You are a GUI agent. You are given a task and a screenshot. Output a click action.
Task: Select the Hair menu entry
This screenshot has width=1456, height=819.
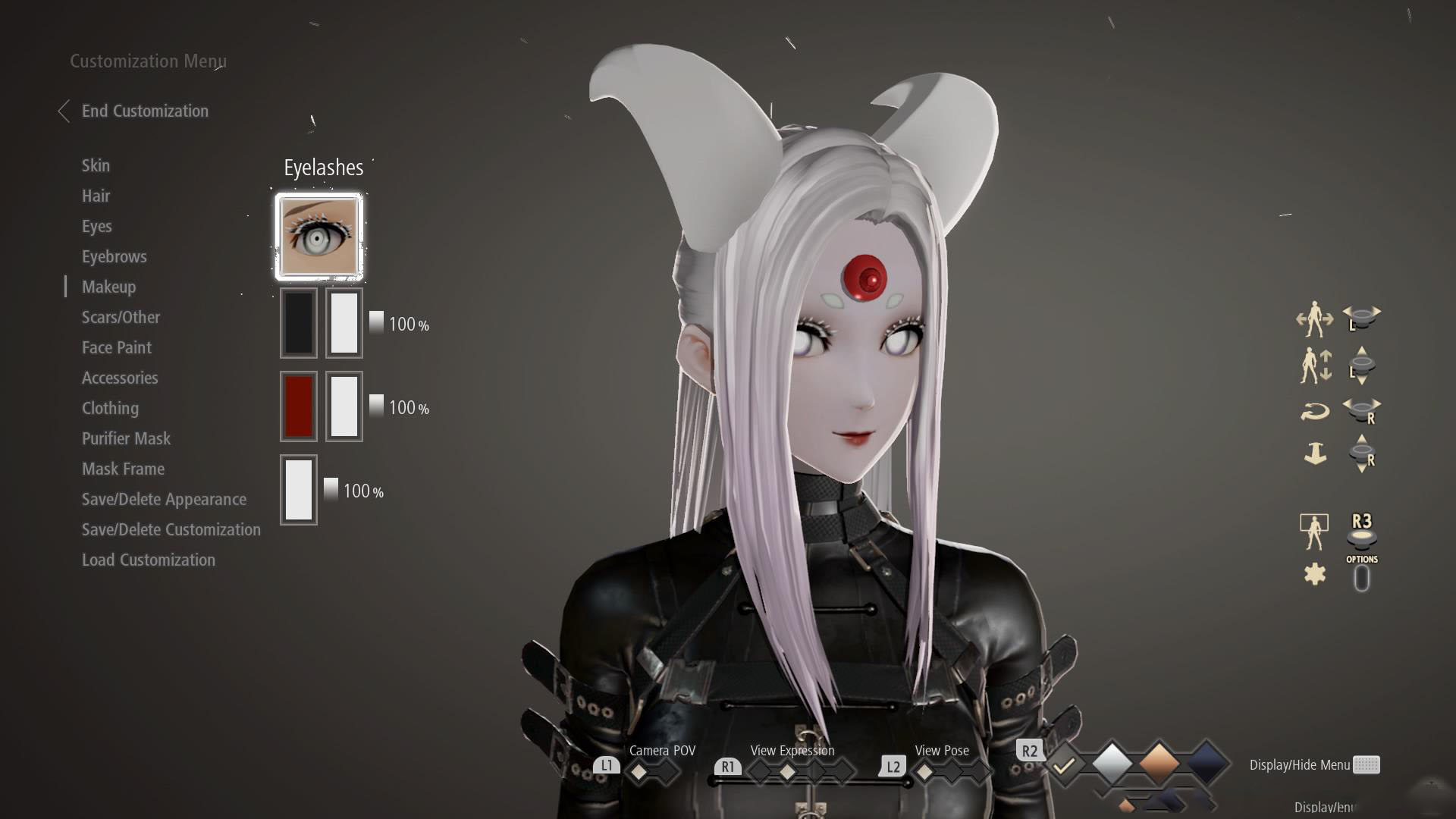point(96,196)
